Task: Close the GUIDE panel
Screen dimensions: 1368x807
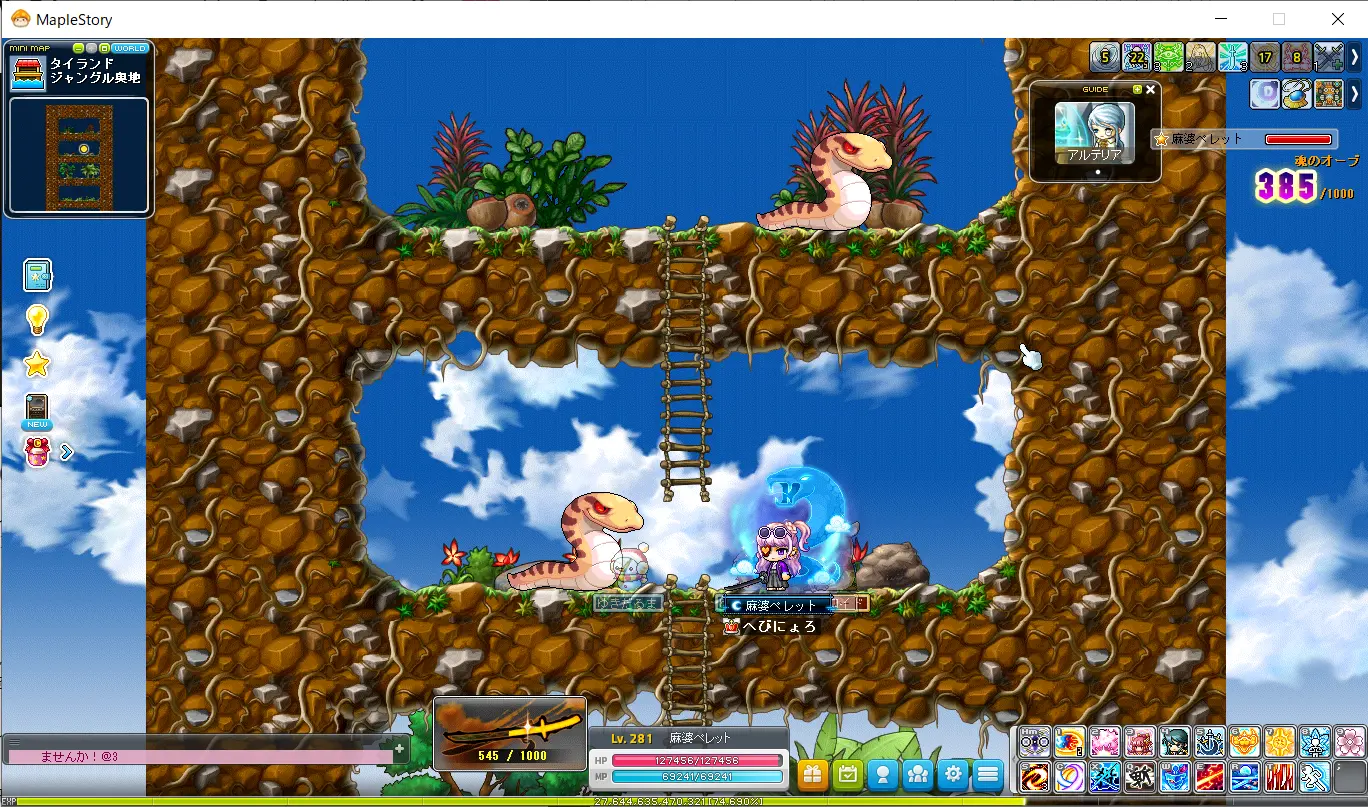Action: 1150,89
